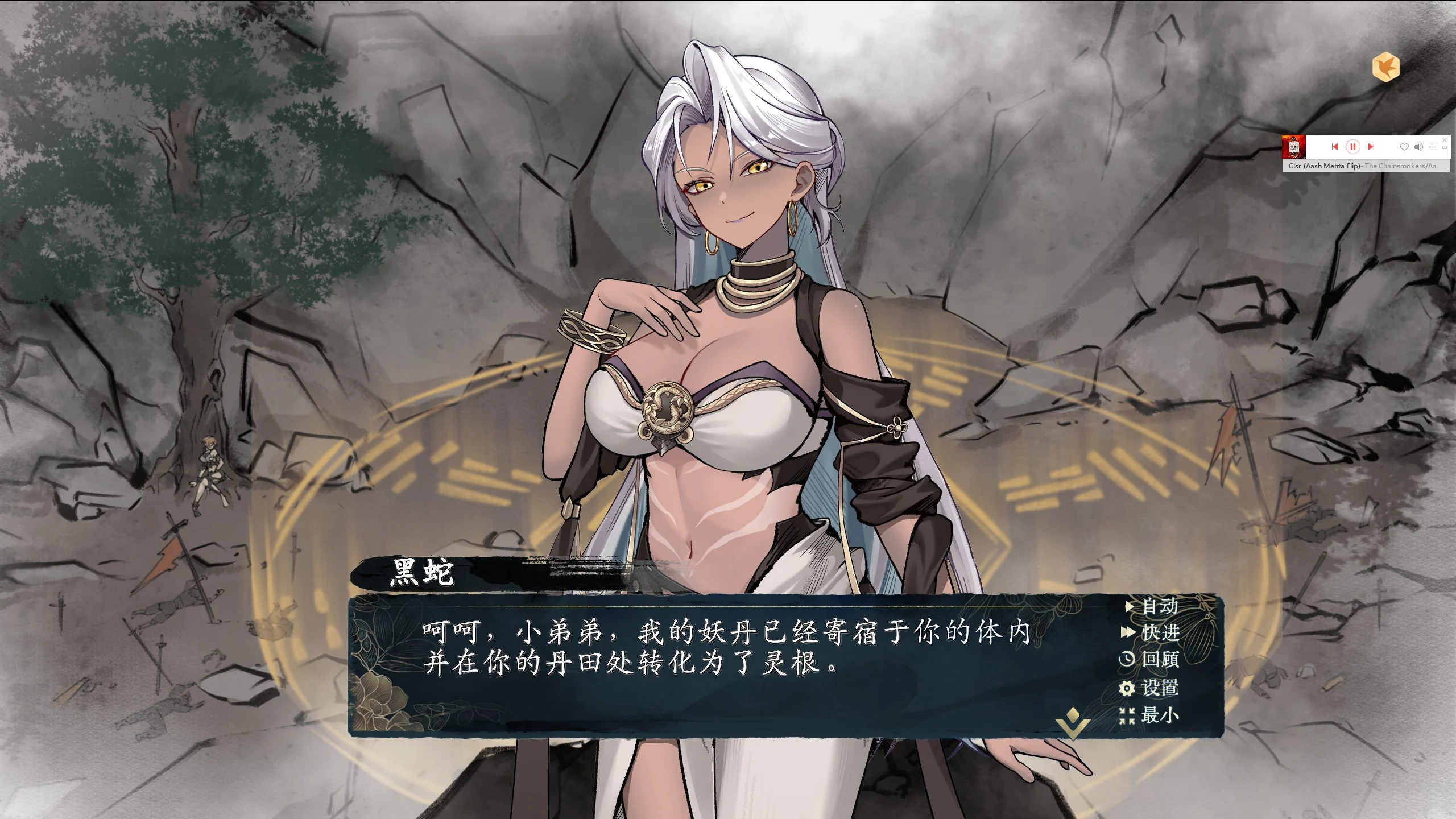Skip to the next track in the music player

[x=1371, y=147]
